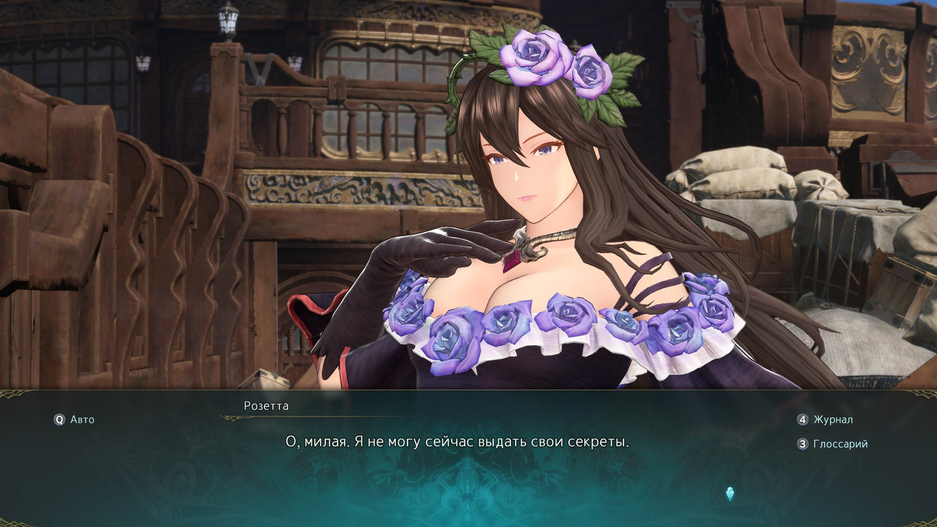Screen dimensions: 937x527
Task: Toggle the Авто auto-advance option
Action: pyautogui.click(x=75, y=420)
